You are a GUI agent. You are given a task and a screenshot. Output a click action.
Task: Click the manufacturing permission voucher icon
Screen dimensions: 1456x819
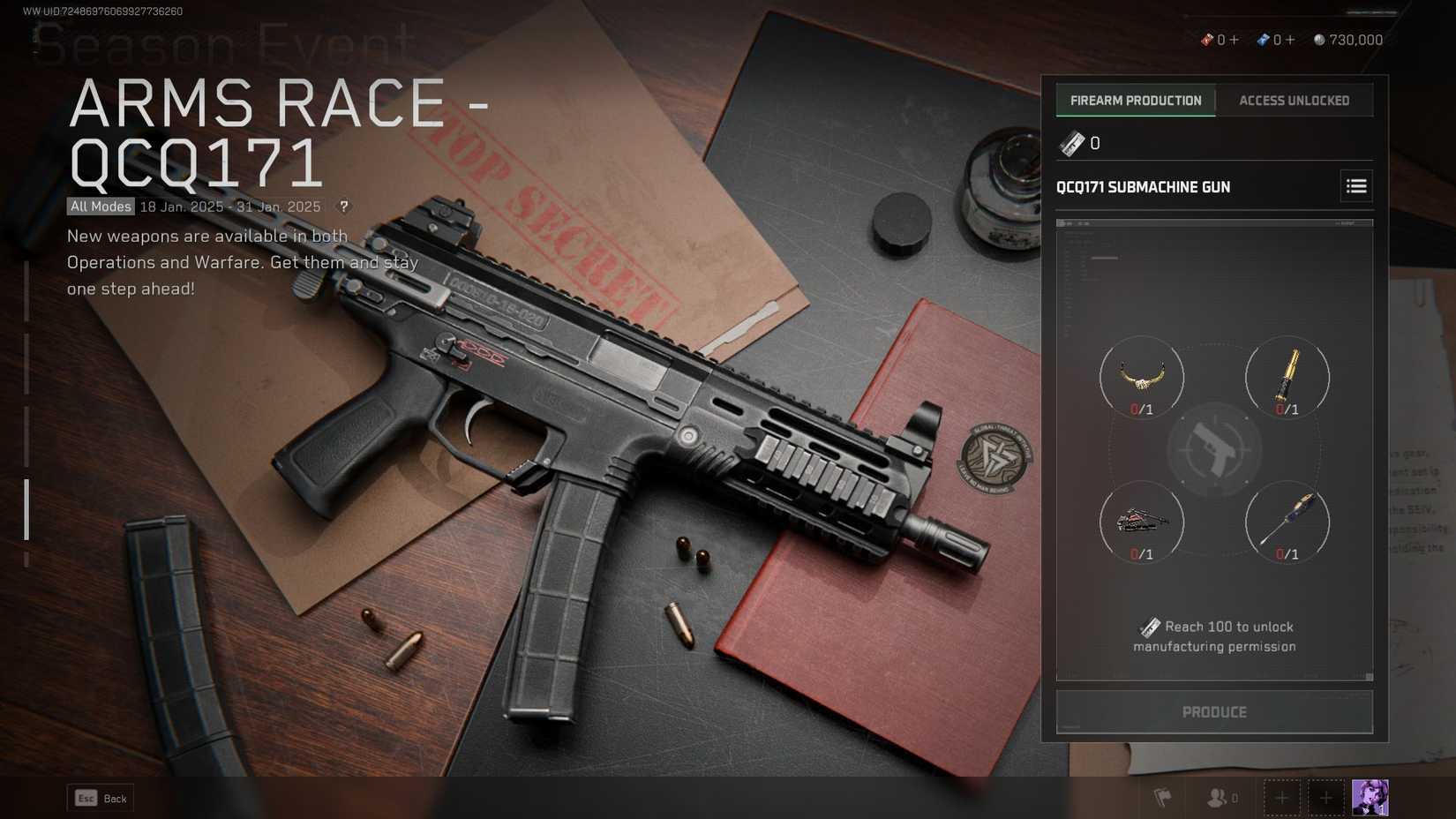[1070, 143]
